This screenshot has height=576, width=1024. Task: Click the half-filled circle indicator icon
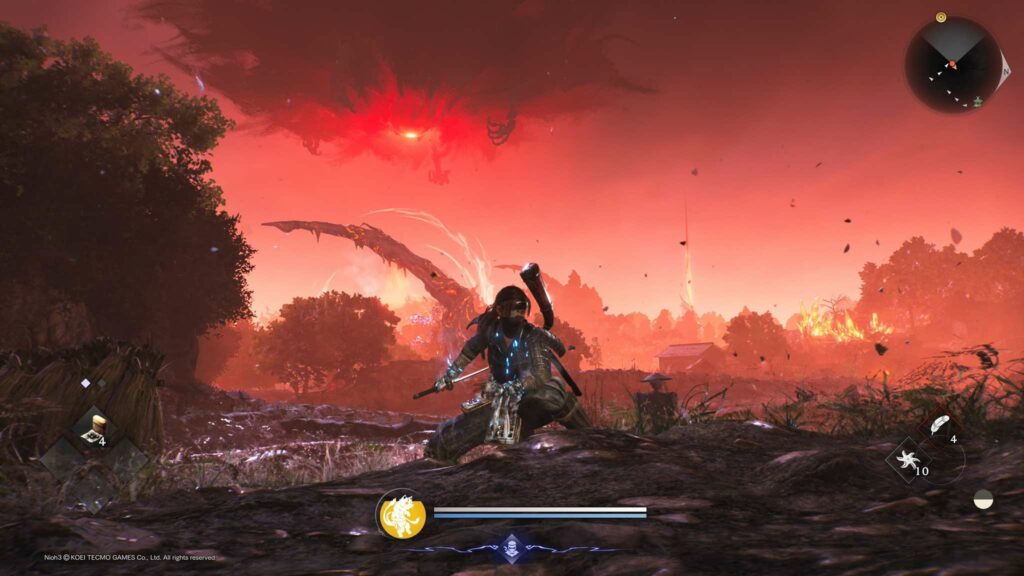pos(983,498)
